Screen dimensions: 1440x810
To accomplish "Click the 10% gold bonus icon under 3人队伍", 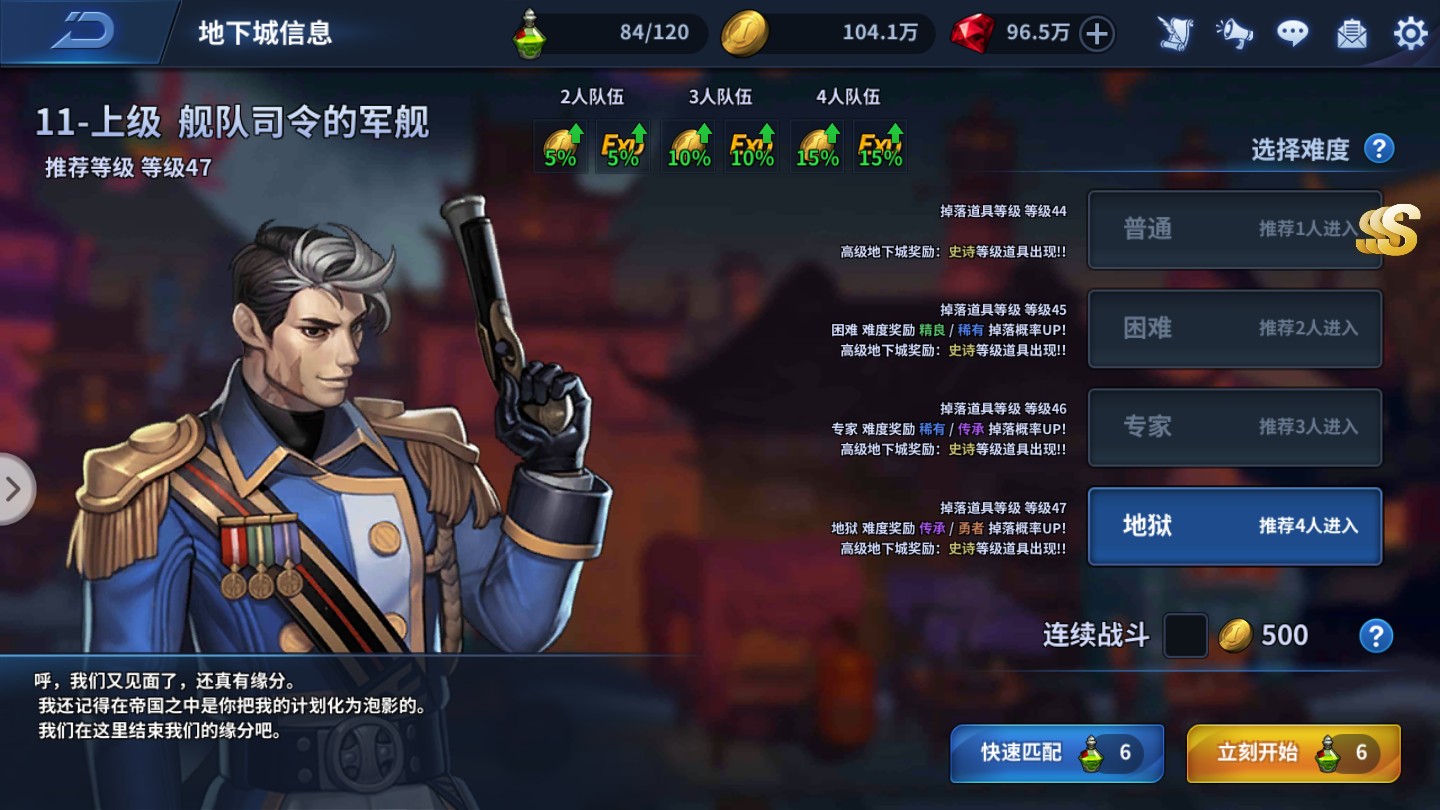I will (688, 147).
